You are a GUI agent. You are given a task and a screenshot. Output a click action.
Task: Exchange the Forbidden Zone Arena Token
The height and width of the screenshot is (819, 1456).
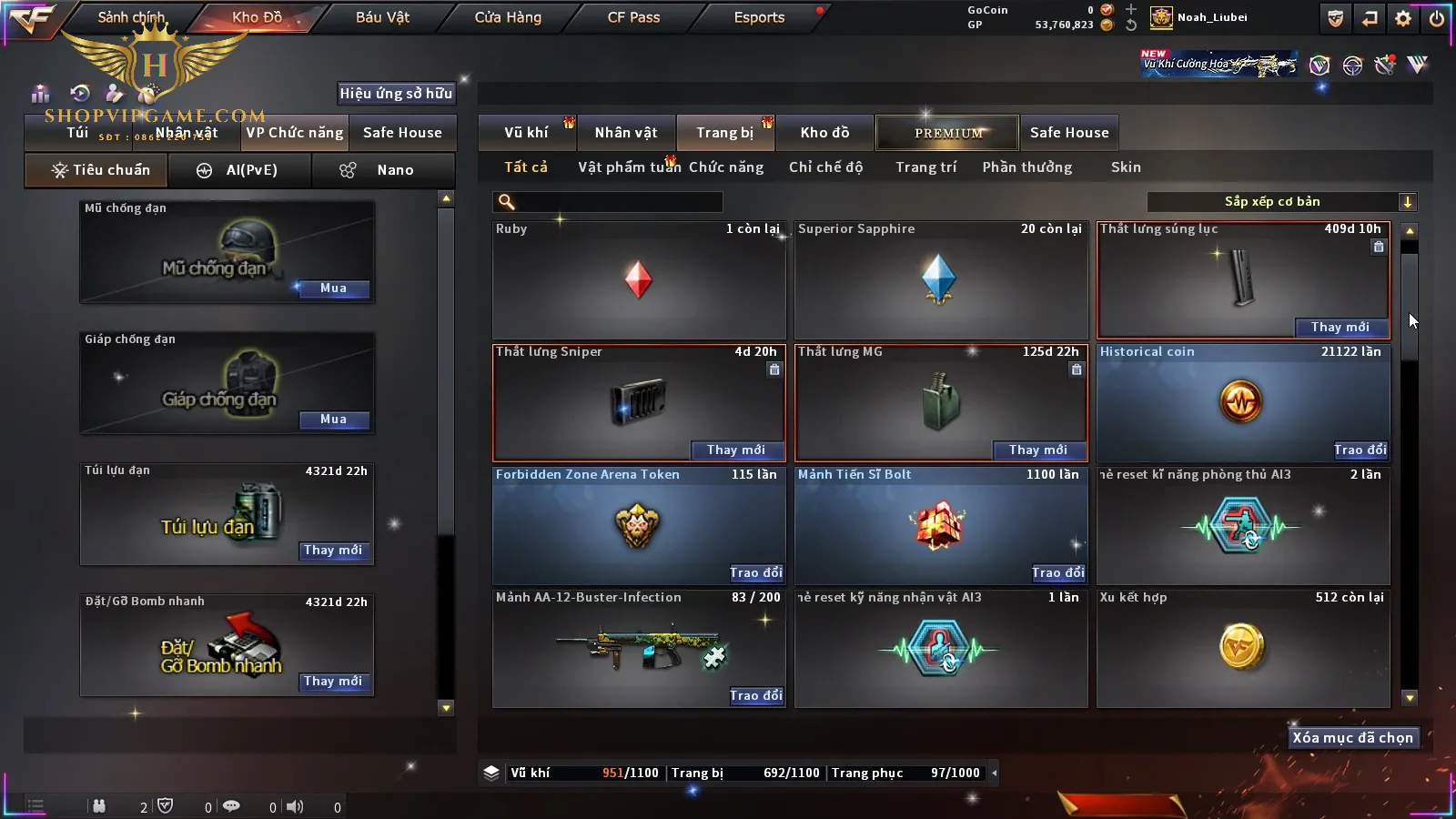(756, 572)
